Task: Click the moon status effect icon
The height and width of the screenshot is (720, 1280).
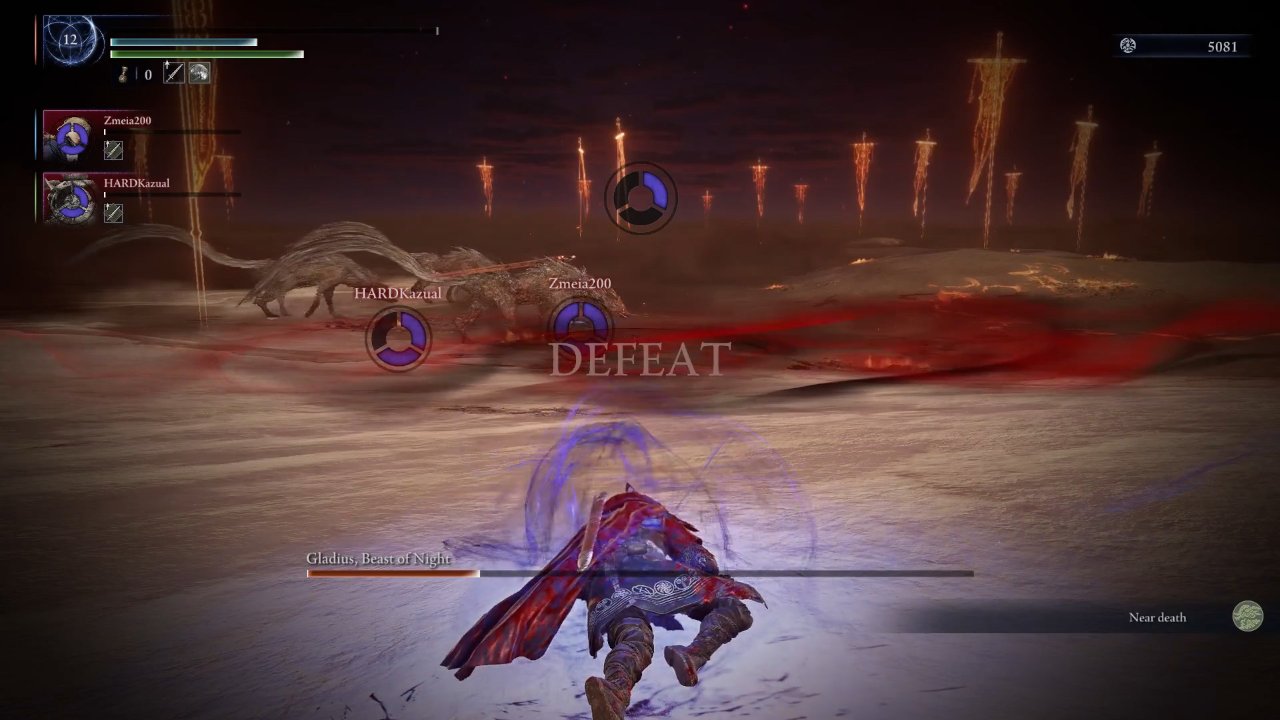Action: click(200, 72)
